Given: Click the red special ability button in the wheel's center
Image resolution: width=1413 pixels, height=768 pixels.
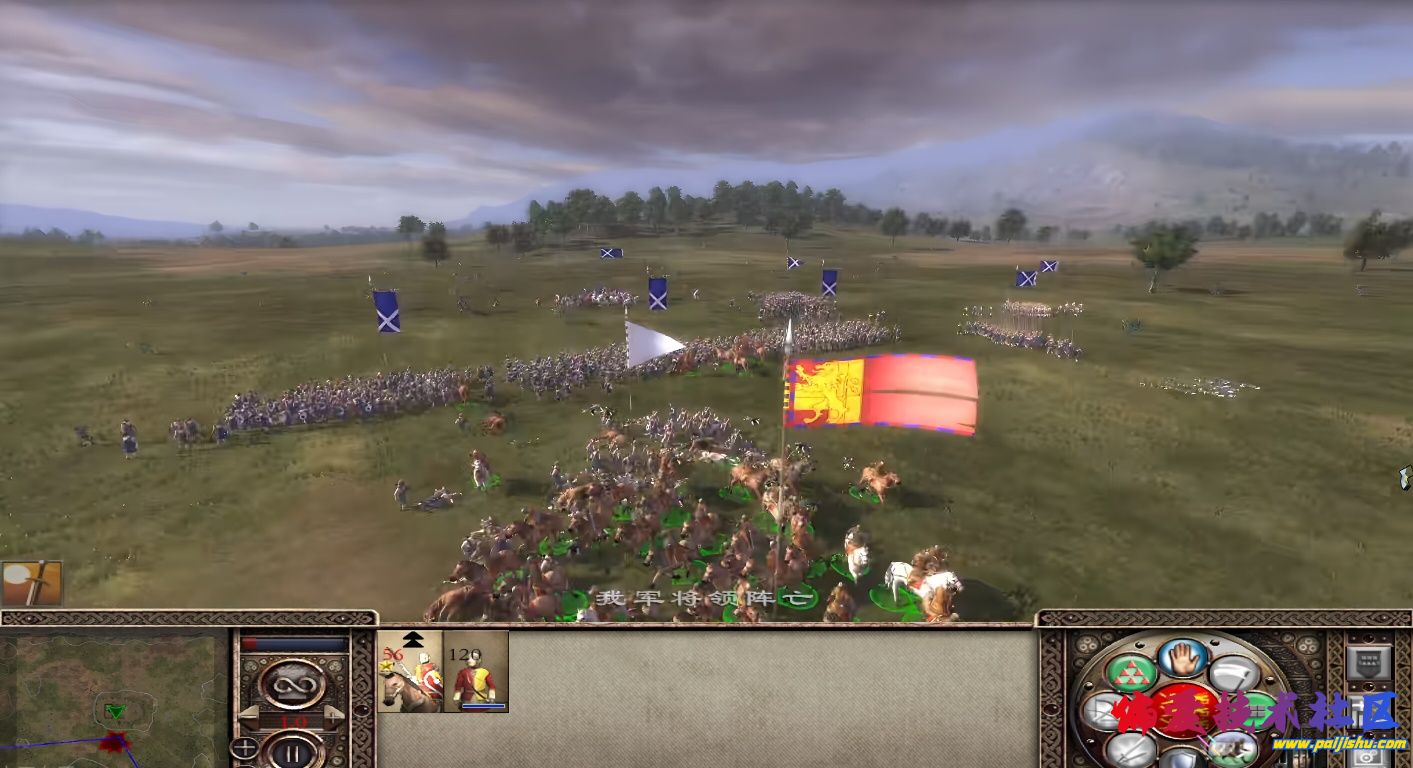Looking at the screenshot, I should click(1183, 709).
